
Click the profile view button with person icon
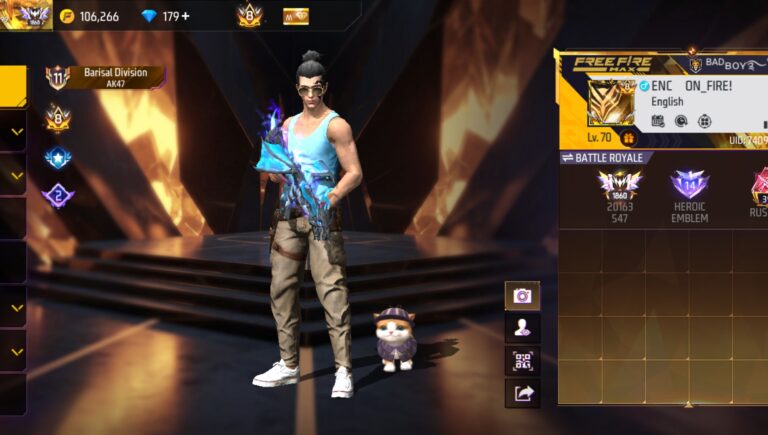[522, 327]
